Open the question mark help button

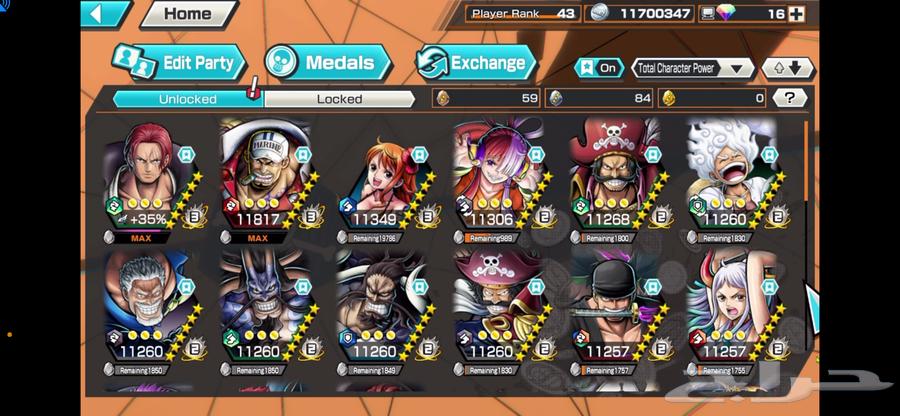(790, 98)
